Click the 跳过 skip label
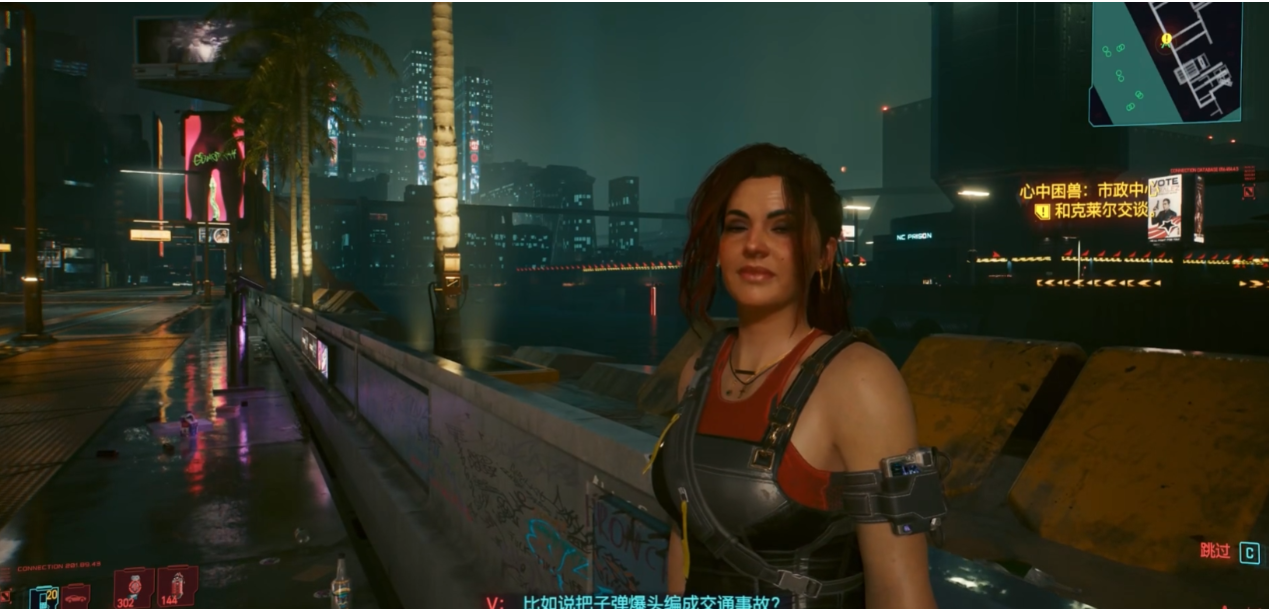The height and width of the screenshot is (611, 1269). click(x=1215, y=551)
